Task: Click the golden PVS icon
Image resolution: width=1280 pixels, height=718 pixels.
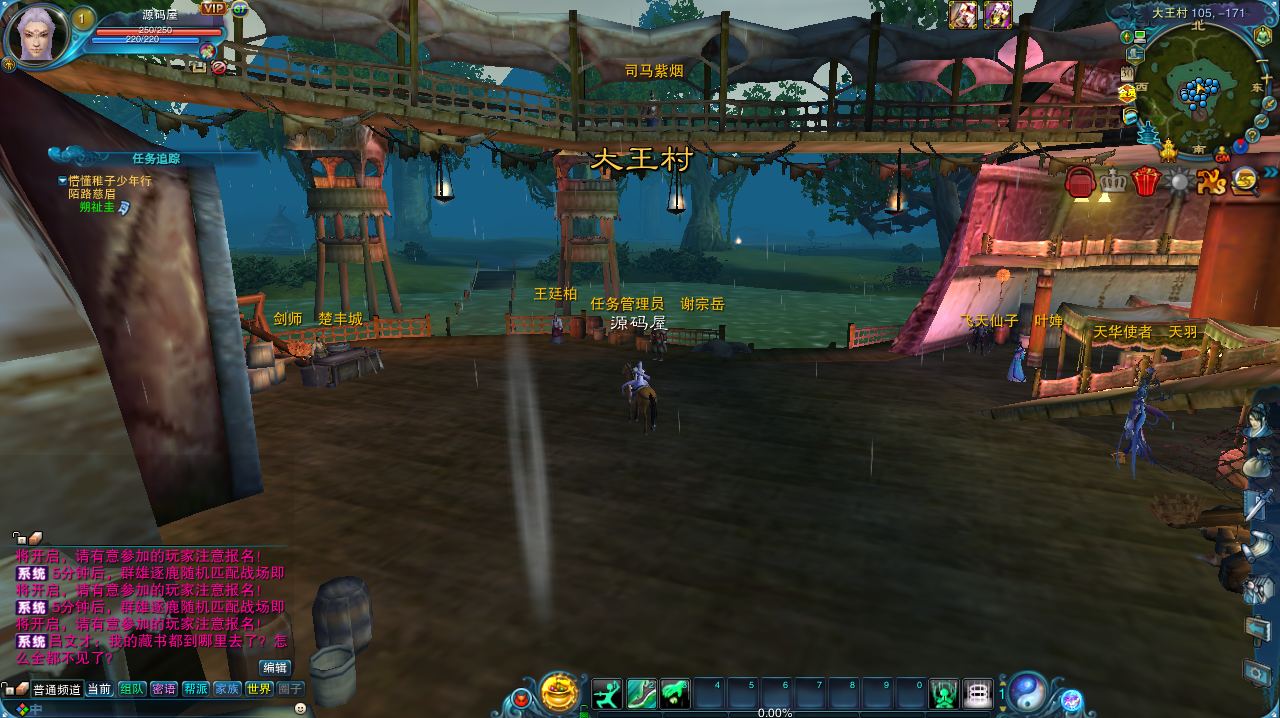Action: [1211, 181]
